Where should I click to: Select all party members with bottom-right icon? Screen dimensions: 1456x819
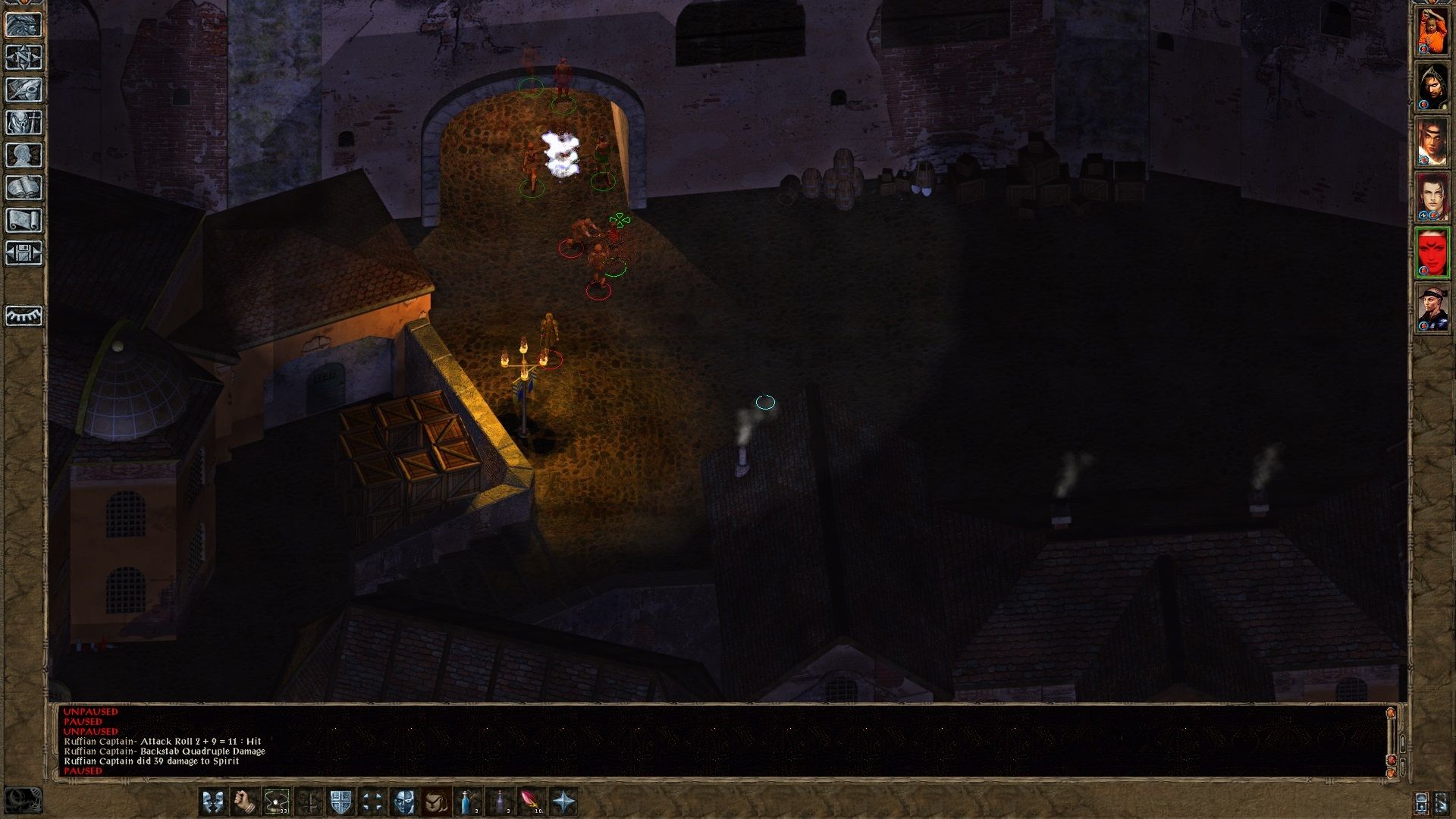1442,803
